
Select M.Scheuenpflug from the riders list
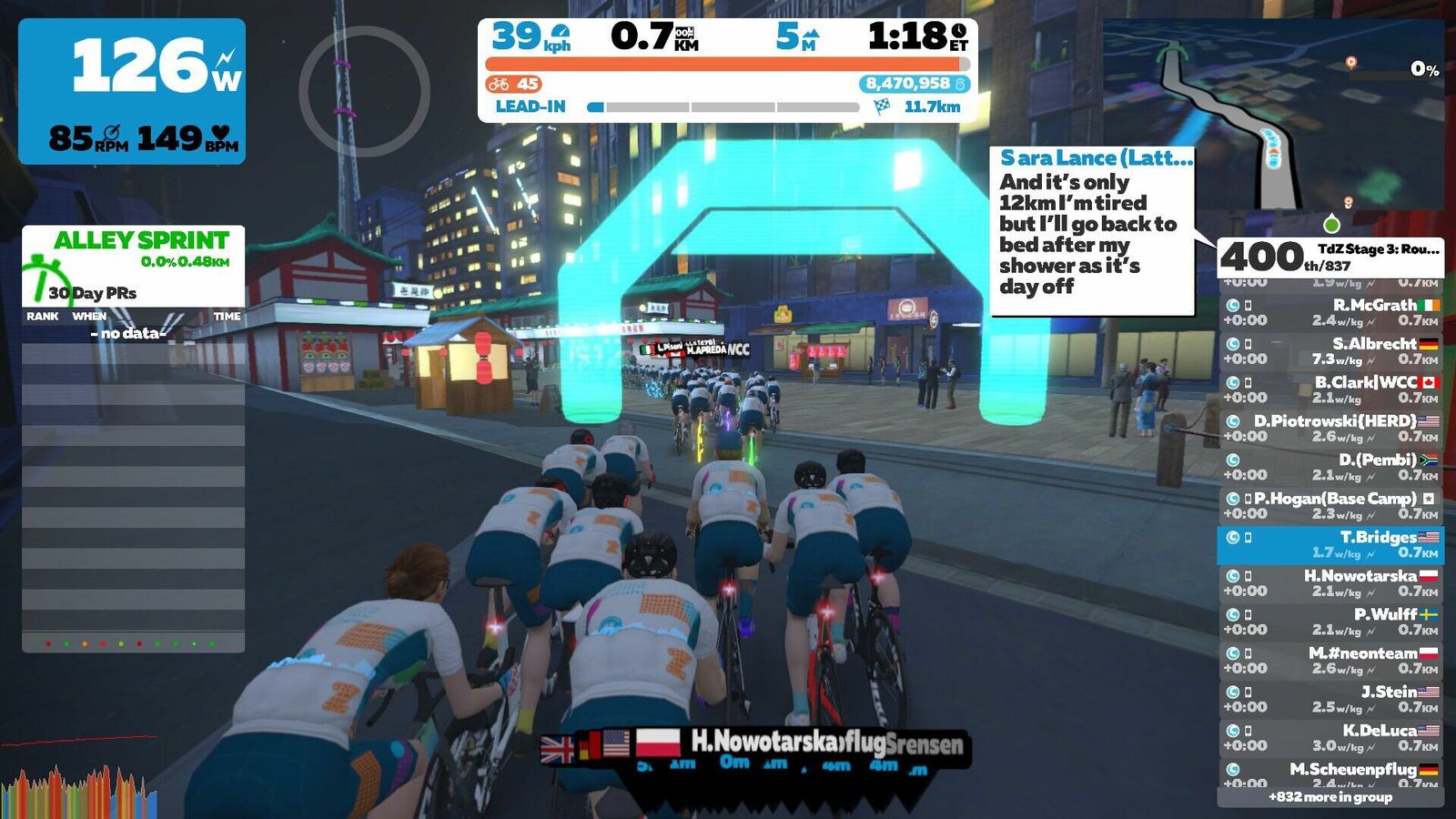point(1330,774)
